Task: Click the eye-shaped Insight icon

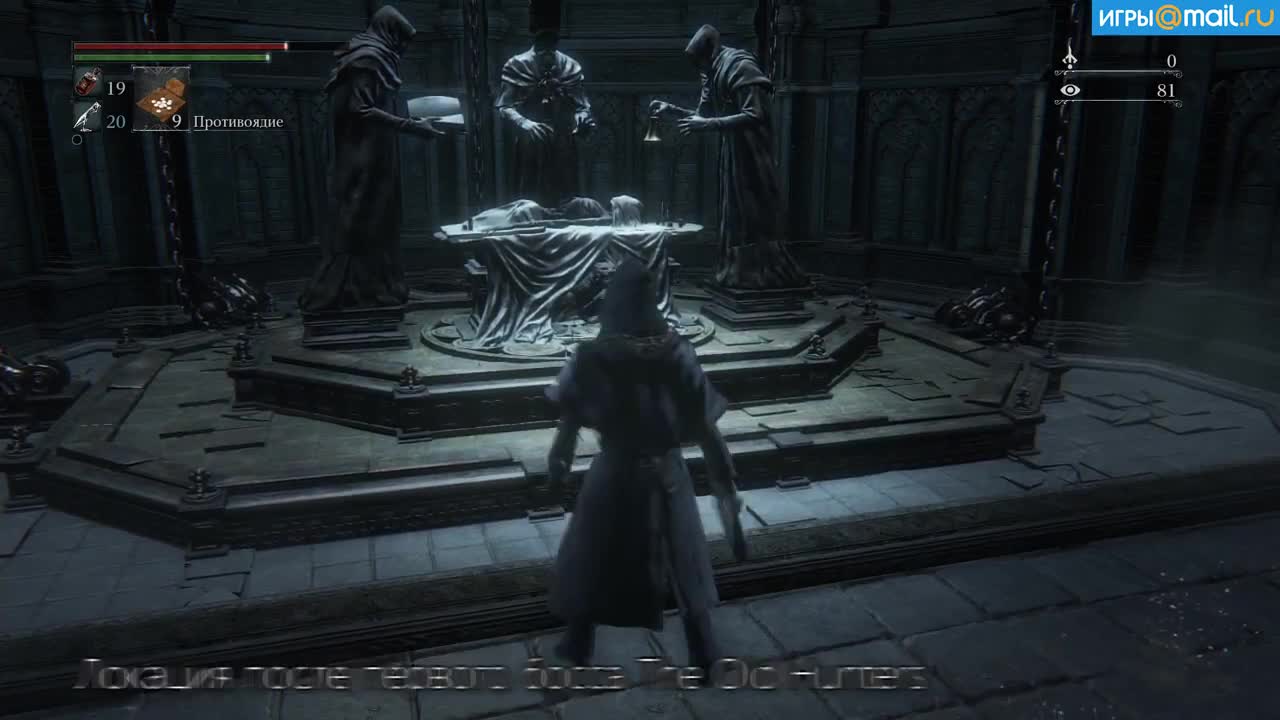Action: coord(1071,89)
